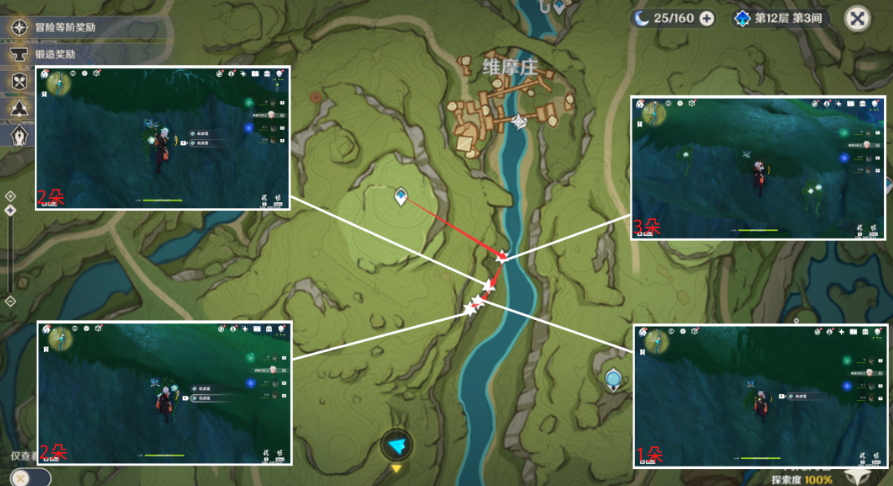Screen dimensions: 893x486
Task: Add more Original Resin with plus button
Action: pyautogui.click(x=707, y=18)
